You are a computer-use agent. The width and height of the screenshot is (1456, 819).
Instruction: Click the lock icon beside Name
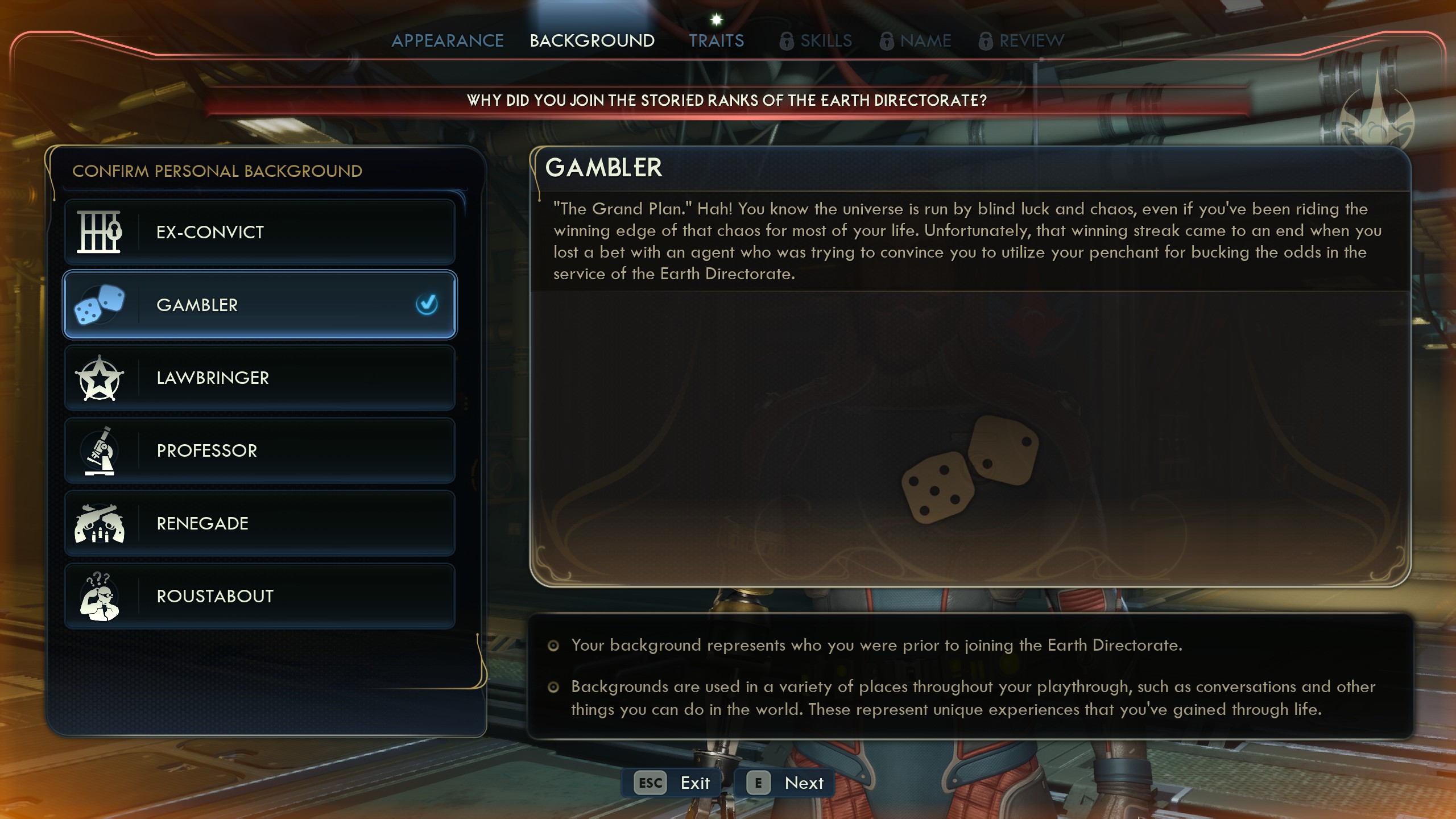886,40
